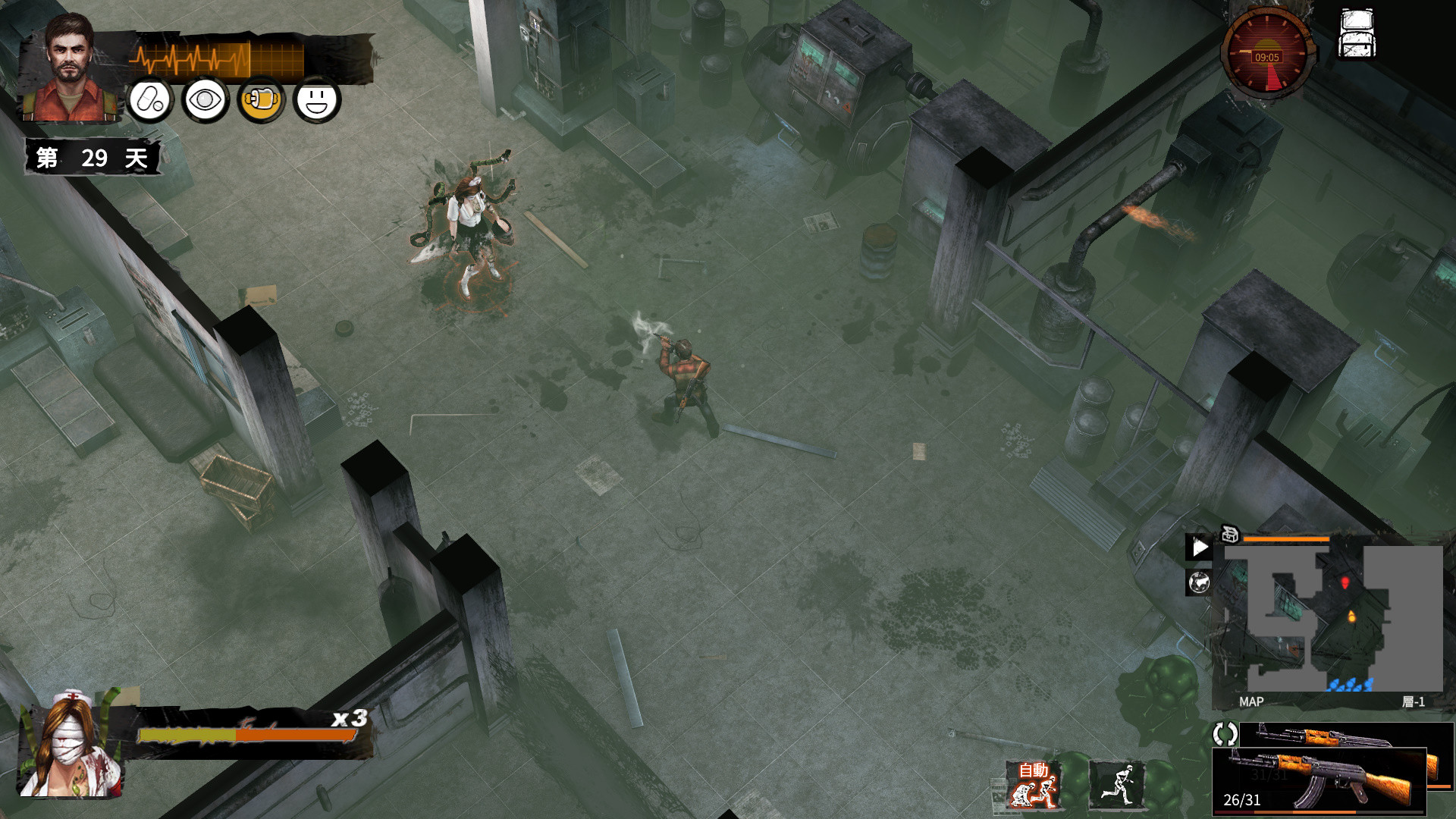Click the survivor's portrait
The width and height of the screenshot is (1456, 819).
(x=69, y=68)
